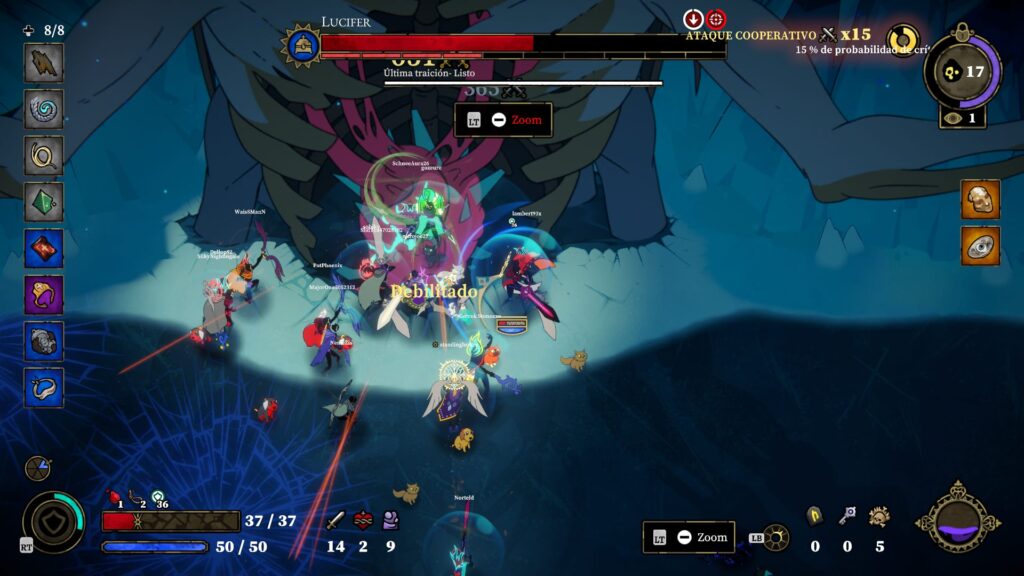Click the red down-arrow debuff icon

pos(694,19)
